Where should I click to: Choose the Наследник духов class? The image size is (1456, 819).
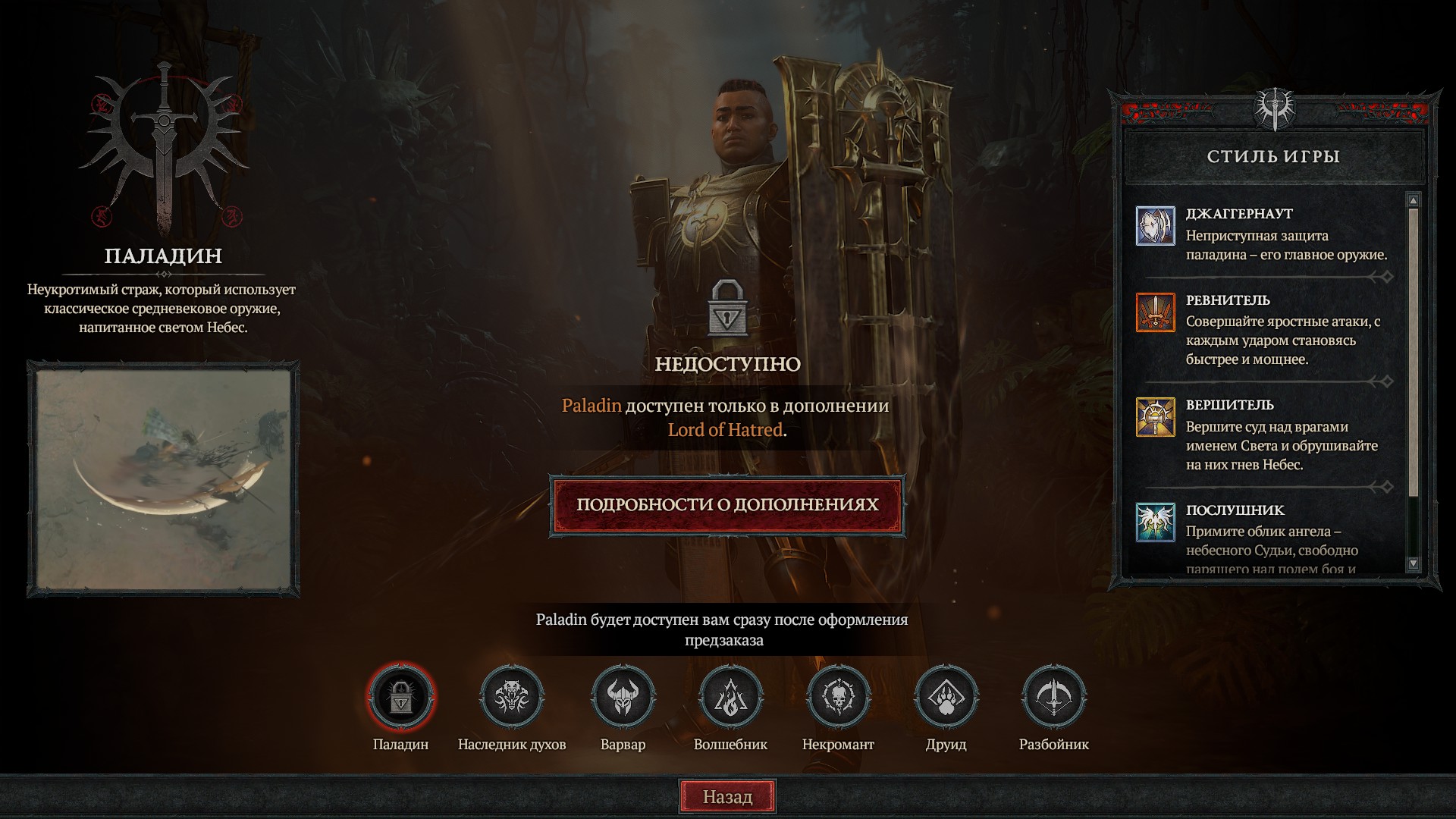tap(512, 696)
